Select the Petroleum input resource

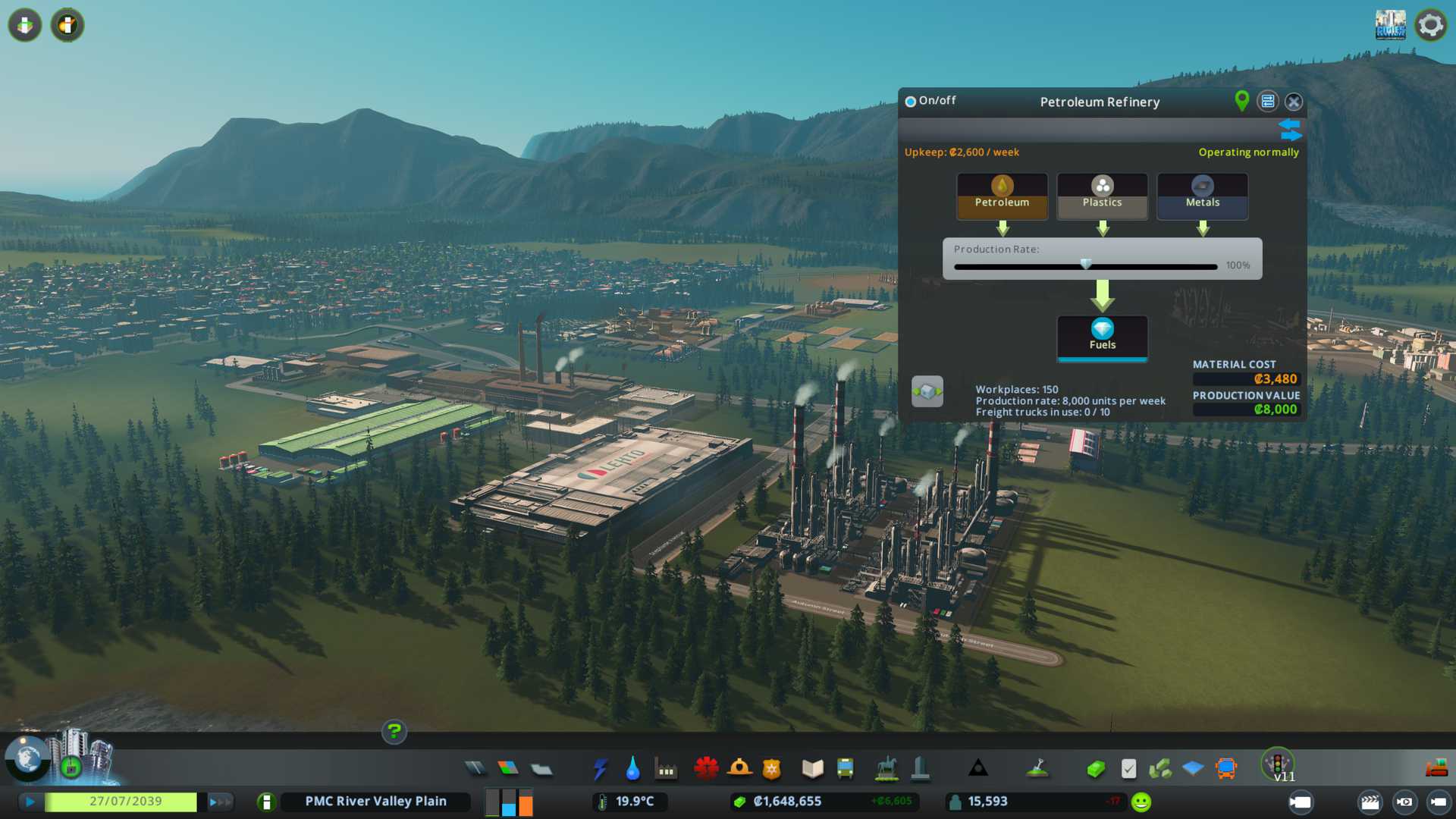1002,195
